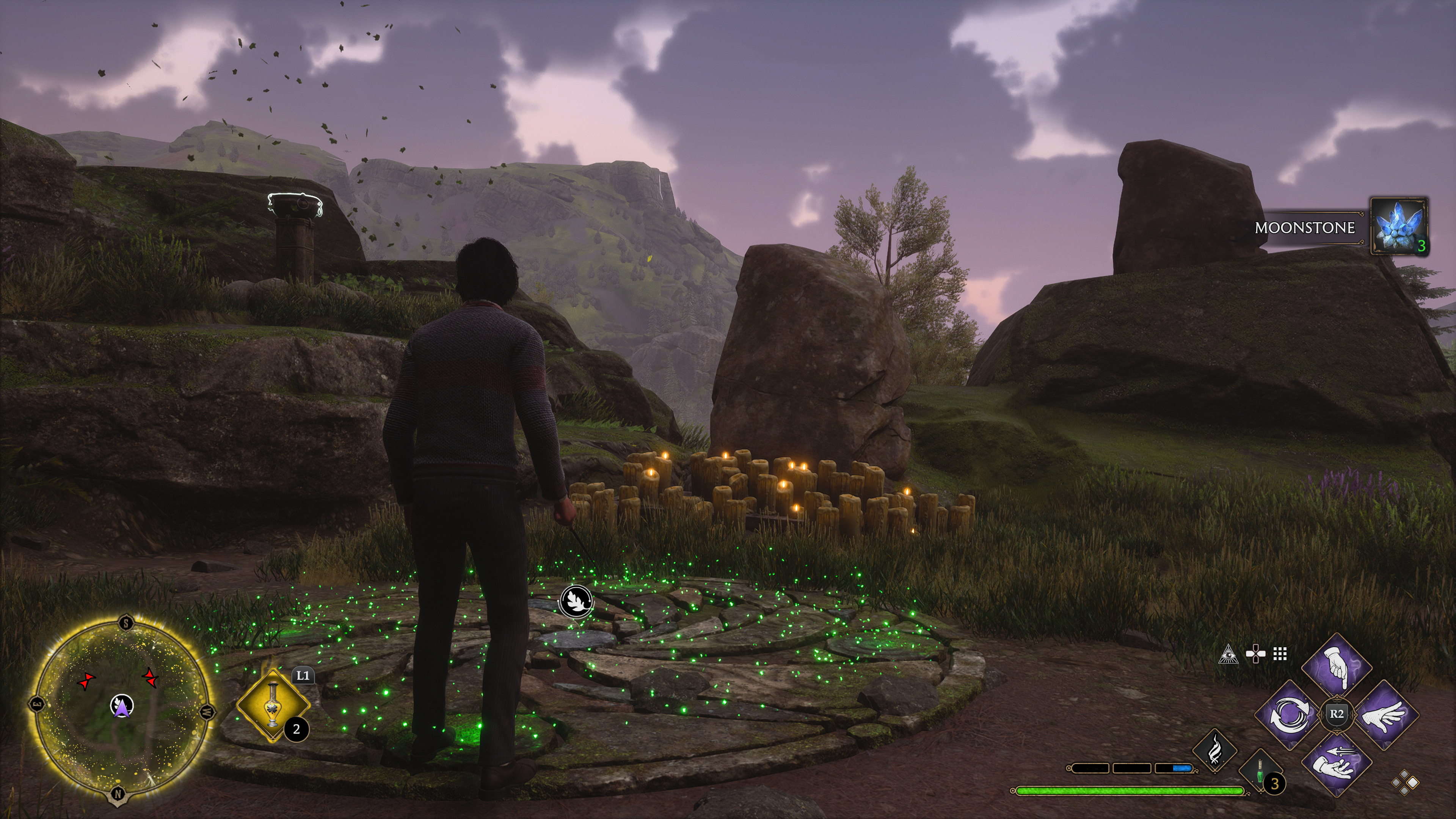Cast the outstretched hand spell

1384,715
